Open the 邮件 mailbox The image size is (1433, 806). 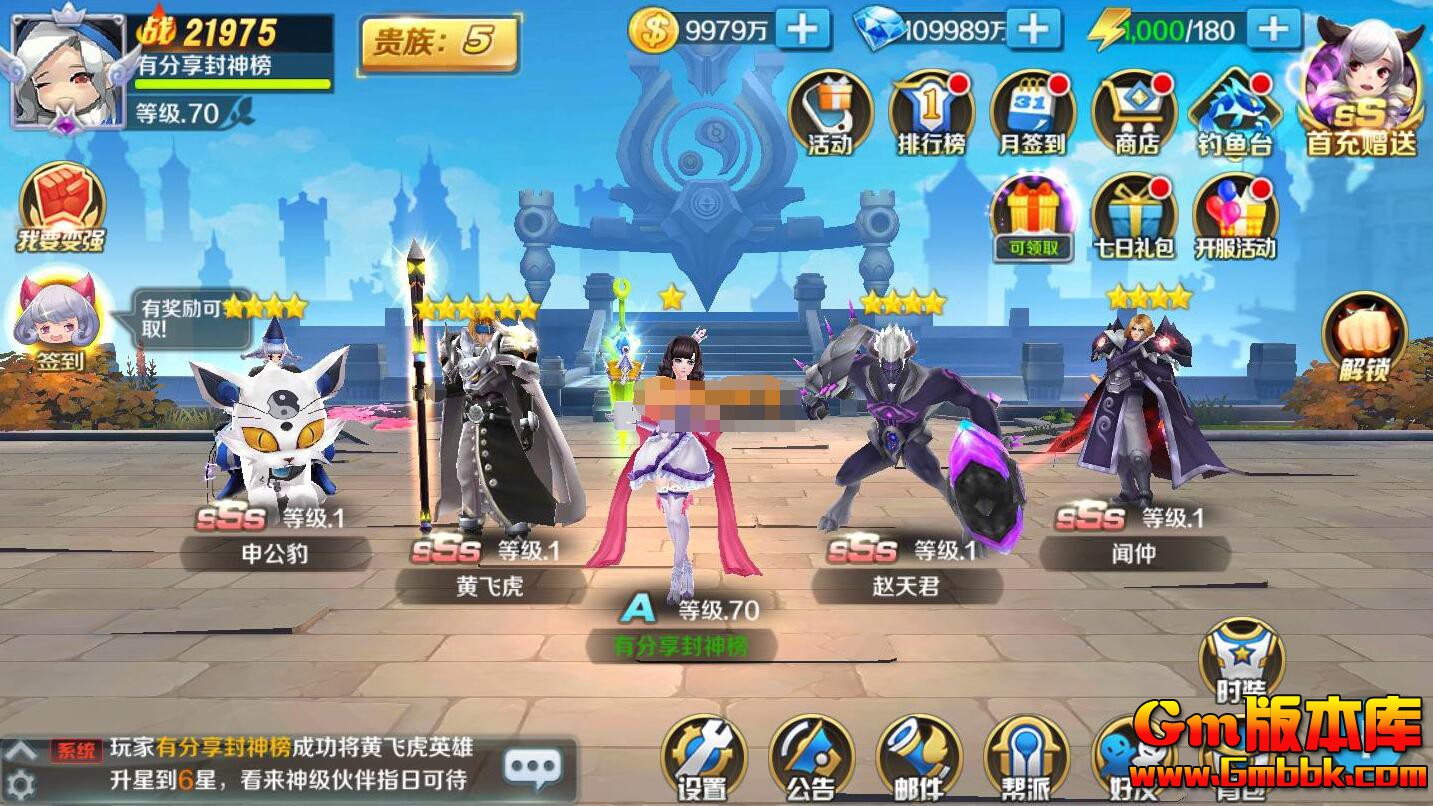click(919, 756)
